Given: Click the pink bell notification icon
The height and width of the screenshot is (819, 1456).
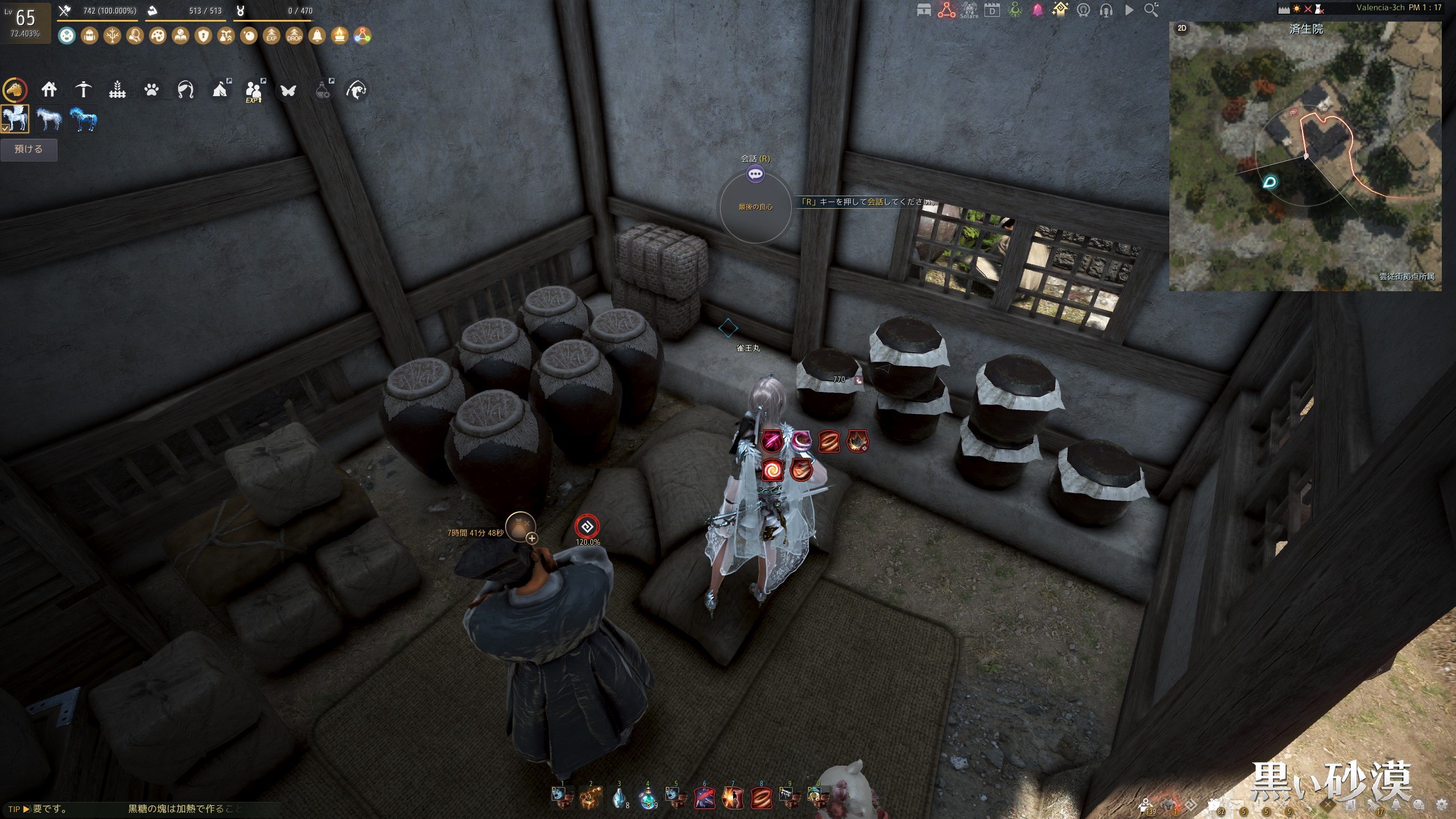Looking at the screenshot, I should click(x=1037, y=10).
